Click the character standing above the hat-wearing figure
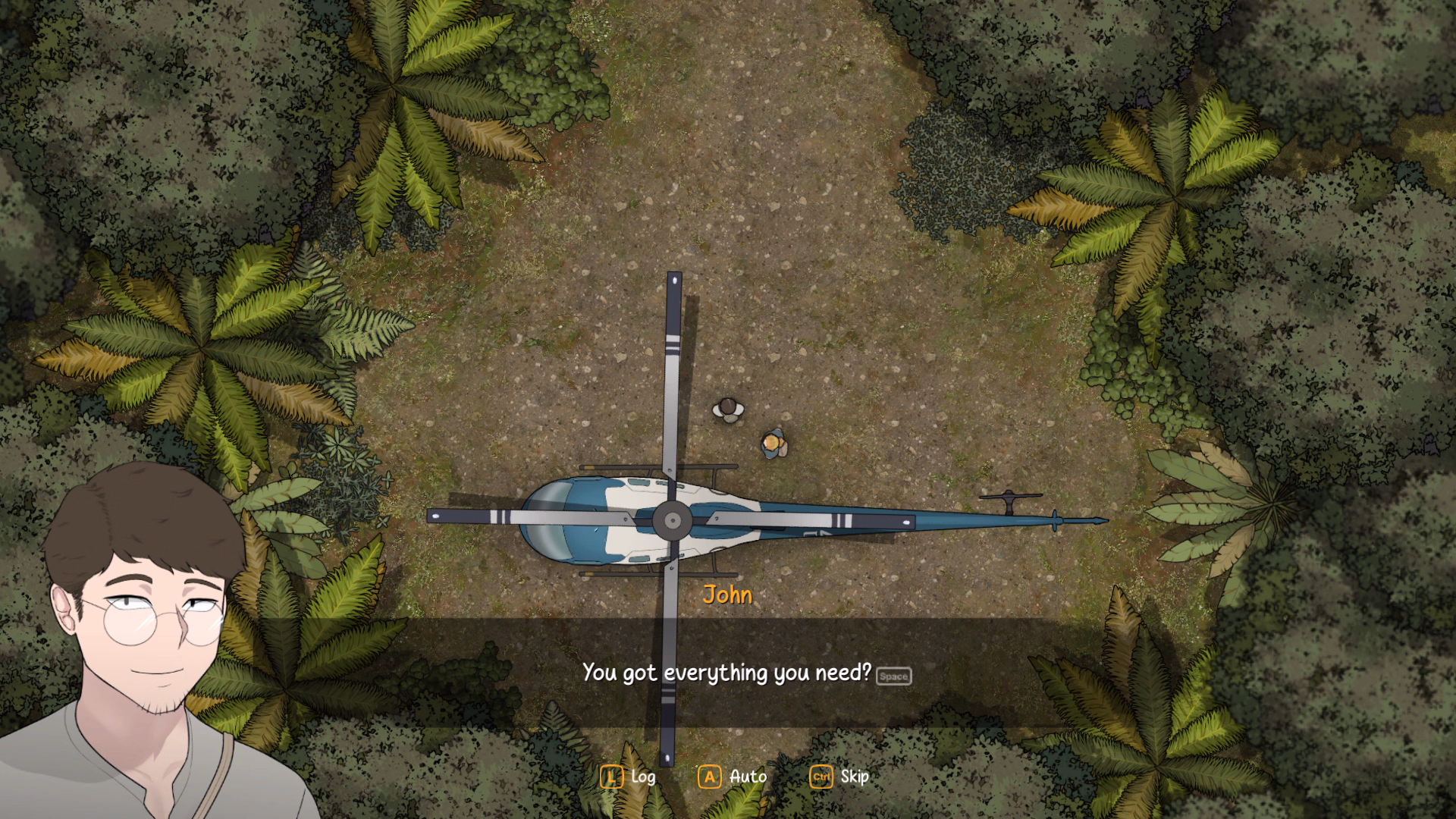 [x=727, y=409]
